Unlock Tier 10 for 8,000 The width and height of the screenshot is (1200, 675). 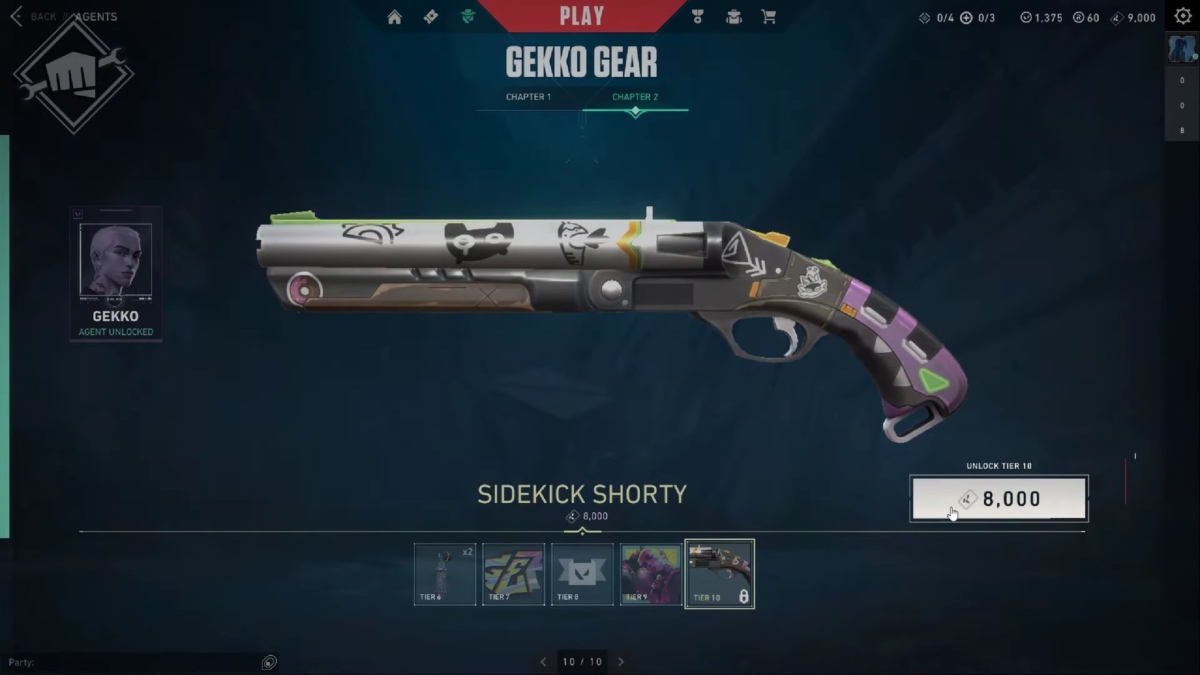pyautogui.click(x=999, y=498)
